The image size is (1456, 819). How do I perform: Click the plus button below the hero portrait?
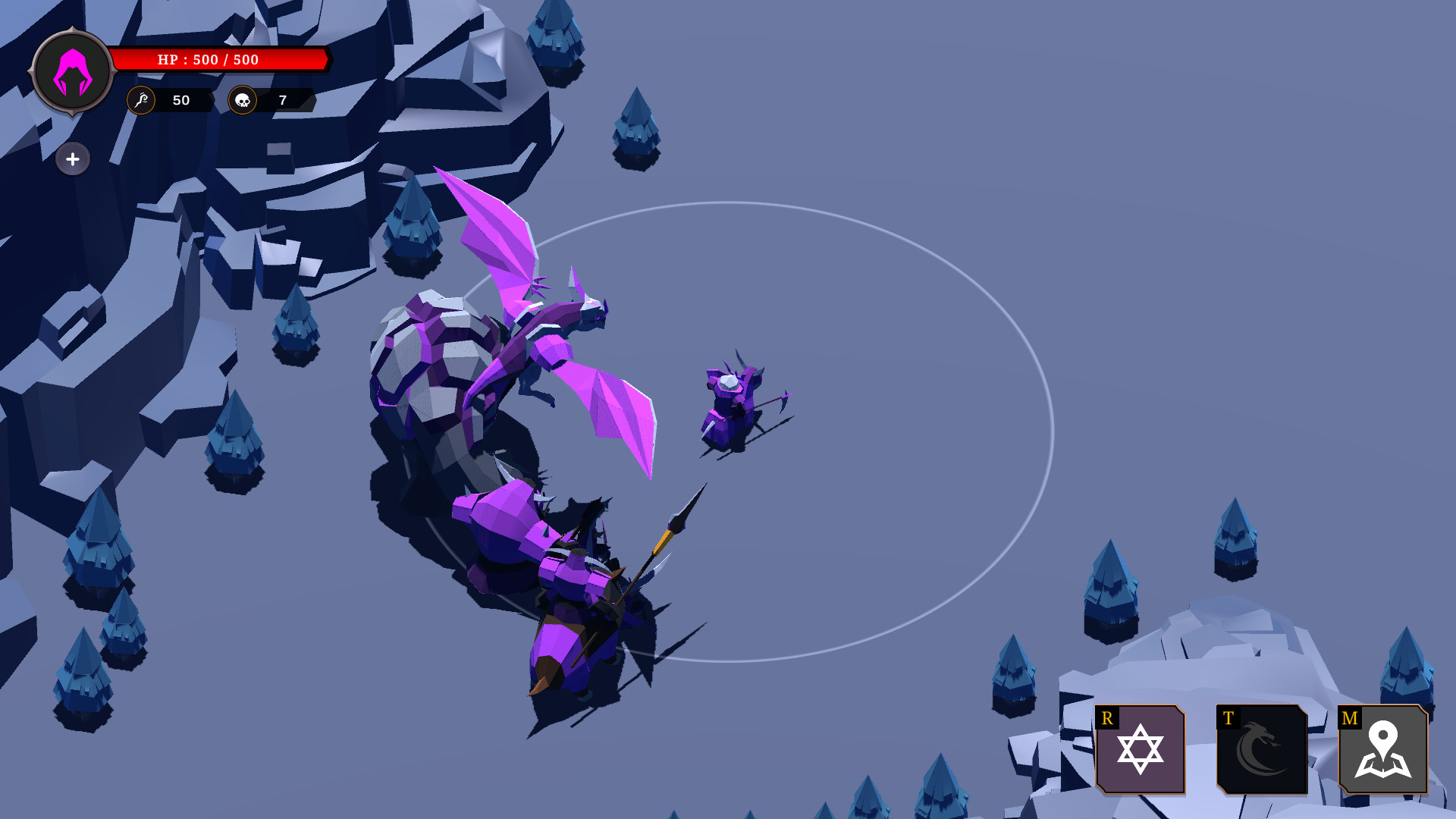click(x=72, y=159)
